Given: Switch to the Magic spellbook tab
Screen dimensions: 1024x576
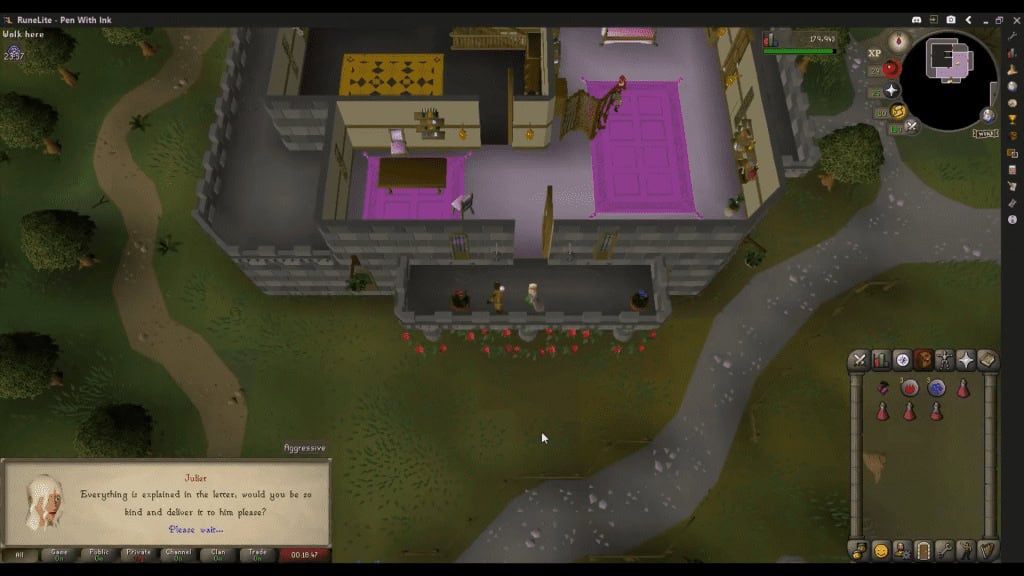Looking at the screenshot, I should click(988, 360).
